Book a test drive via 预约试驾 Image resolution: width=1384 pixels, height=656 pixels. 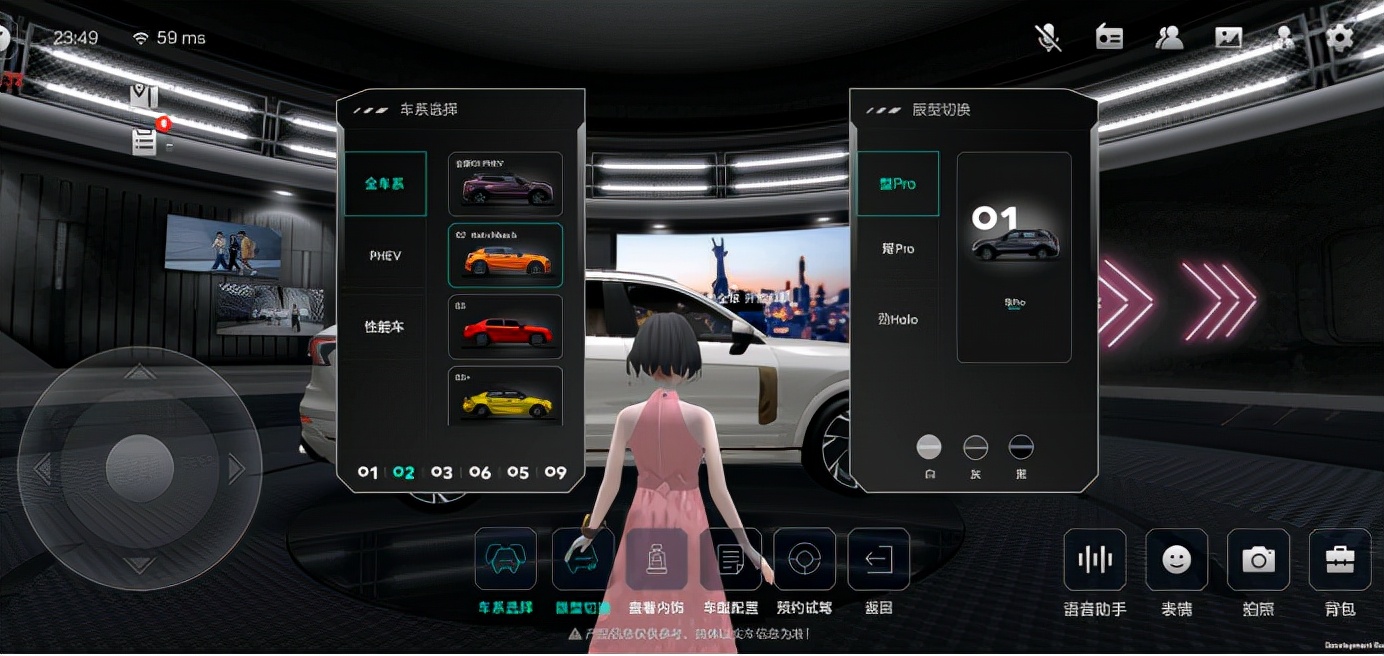(x=804, y=560)
